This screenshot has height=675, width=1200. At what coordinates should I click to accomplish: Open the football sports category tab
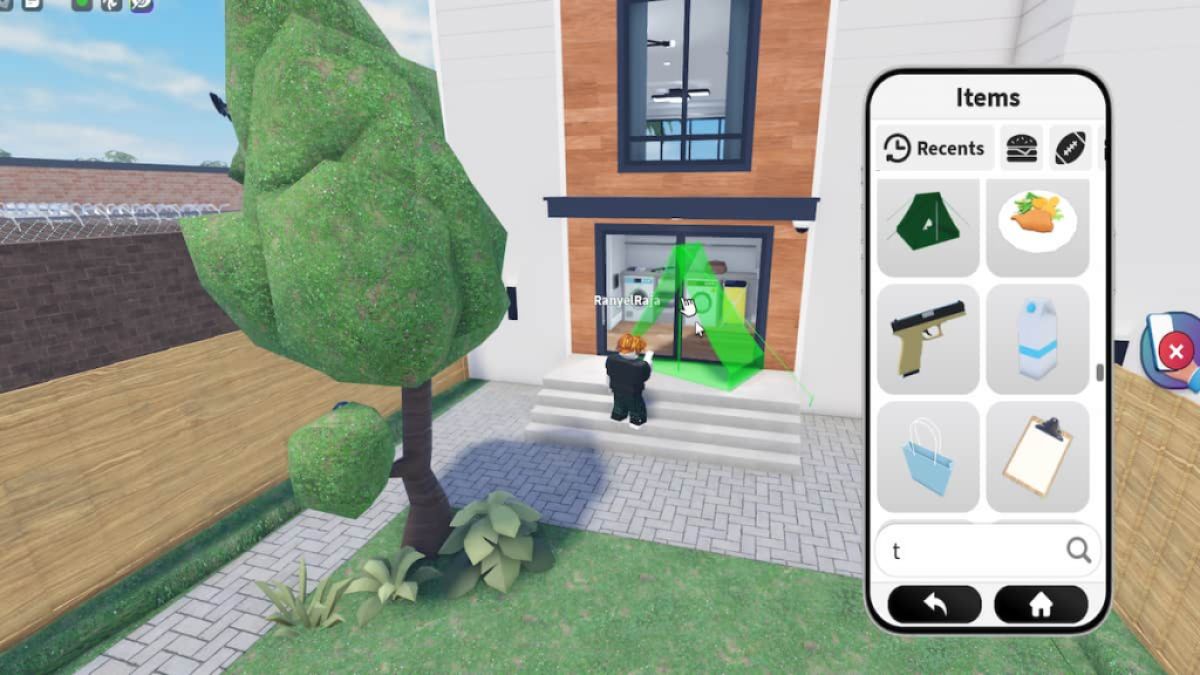point(1072,149)
